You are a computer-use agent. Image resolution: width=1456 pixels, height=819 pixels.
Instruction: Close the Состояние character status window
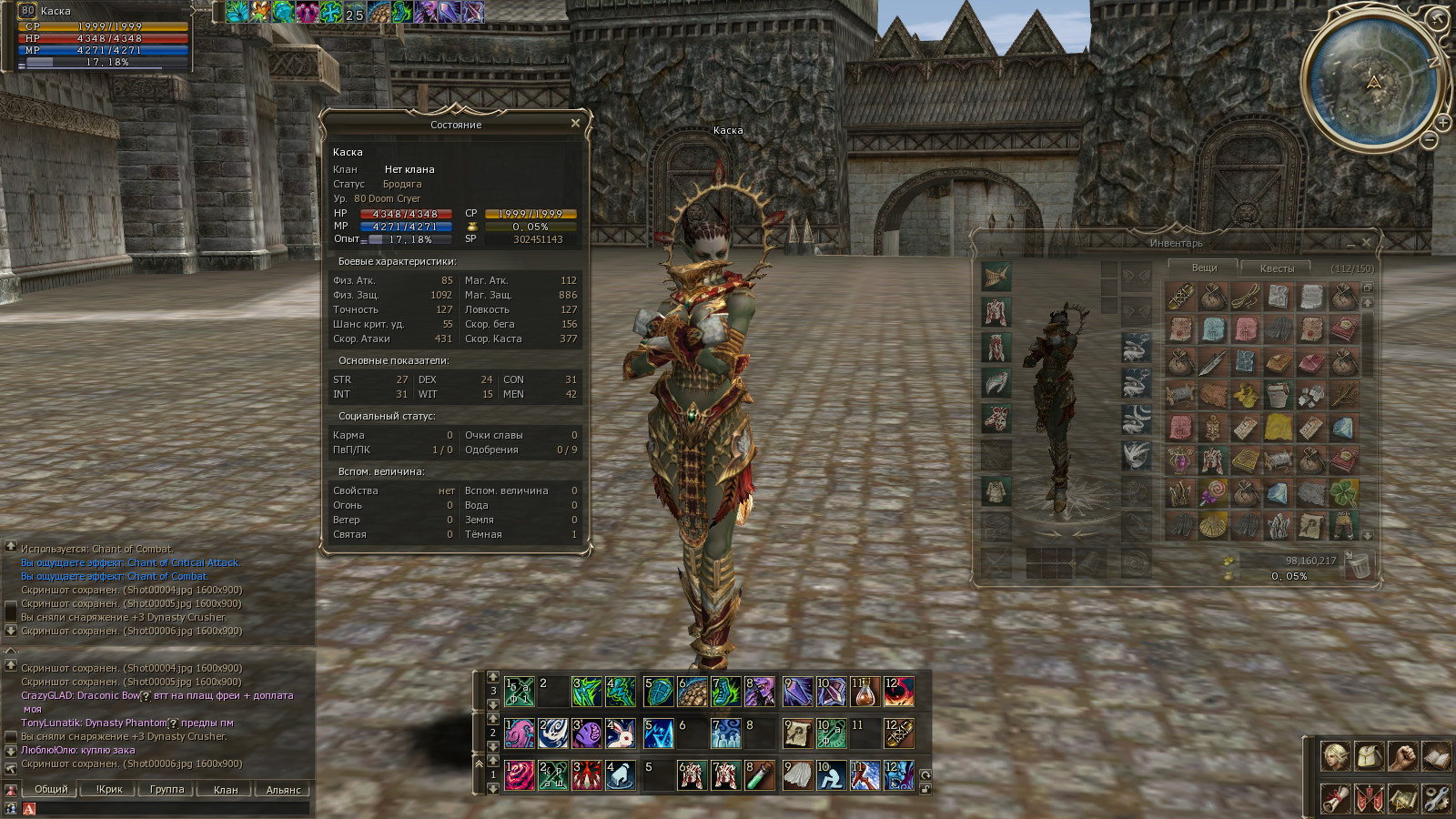(575, 124)
